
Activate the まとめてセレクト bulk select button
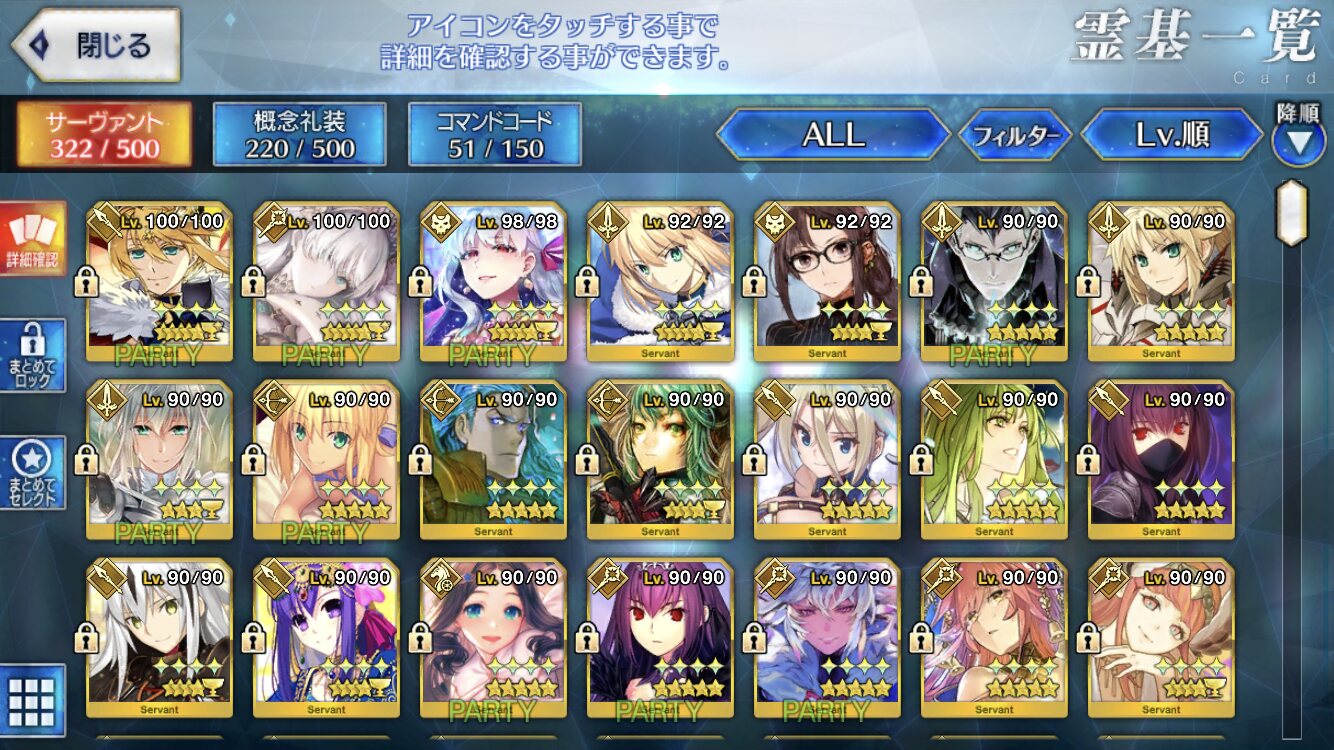(33, 472)
